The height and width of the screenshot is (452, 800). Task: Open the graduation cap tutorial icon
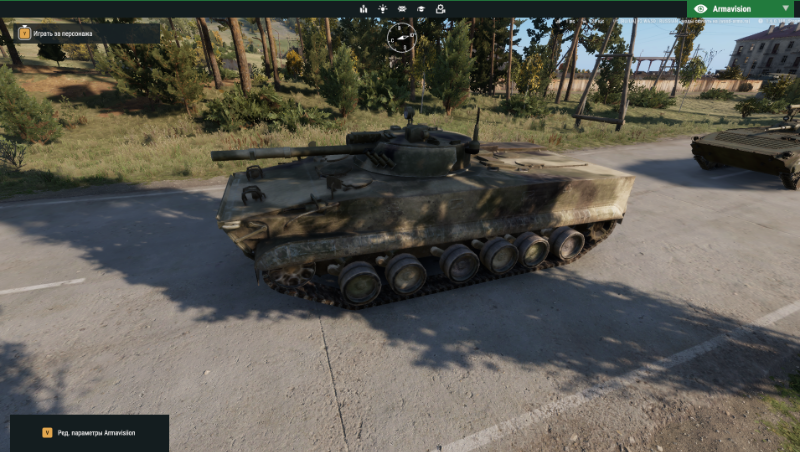[421, 9]
